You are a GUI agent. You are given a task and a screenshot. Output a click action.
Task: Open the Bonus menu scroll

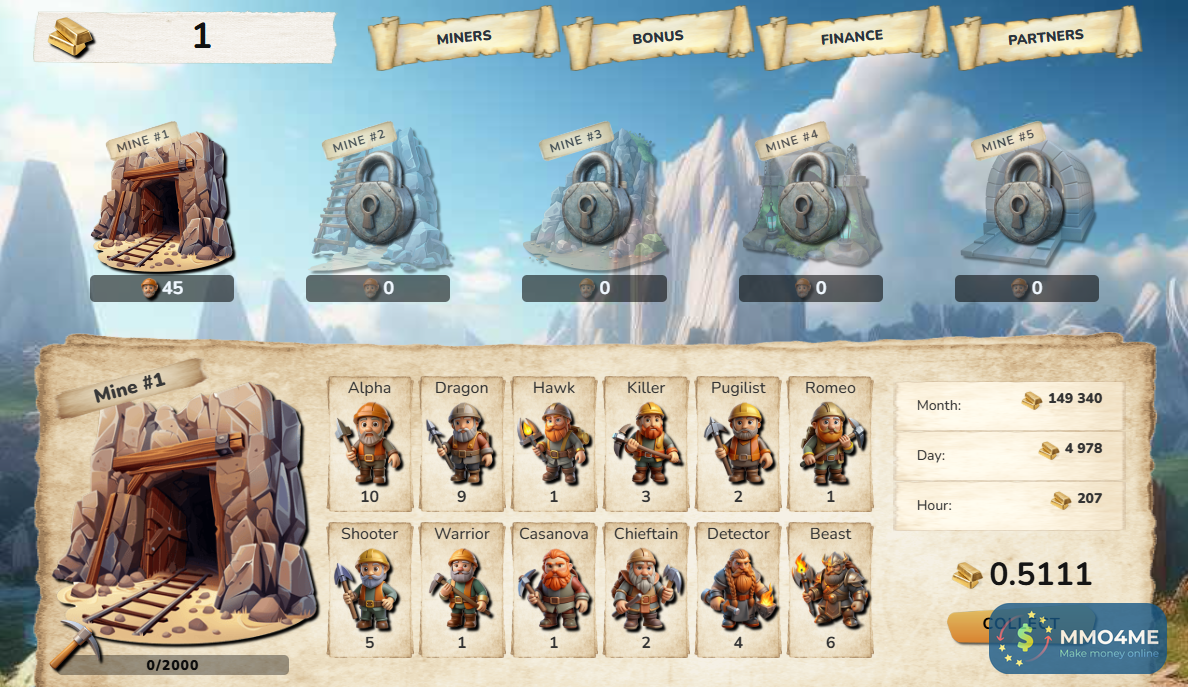click(657, 38)
